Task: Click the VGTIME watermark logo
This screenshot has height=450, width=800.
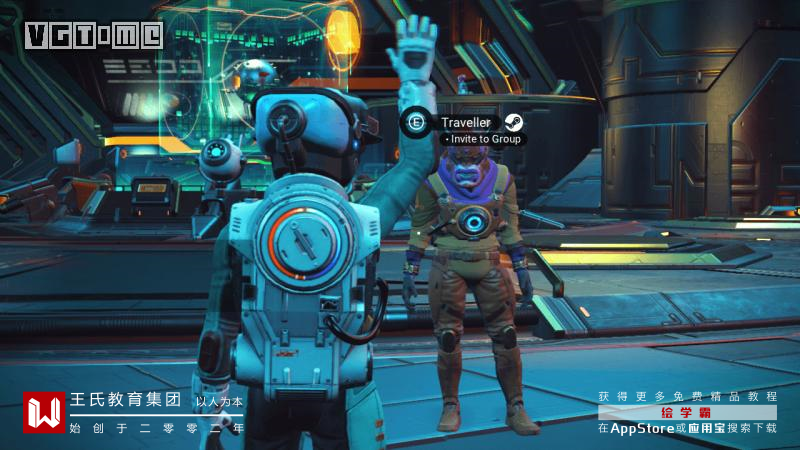Action: click(x=93, y=35)
